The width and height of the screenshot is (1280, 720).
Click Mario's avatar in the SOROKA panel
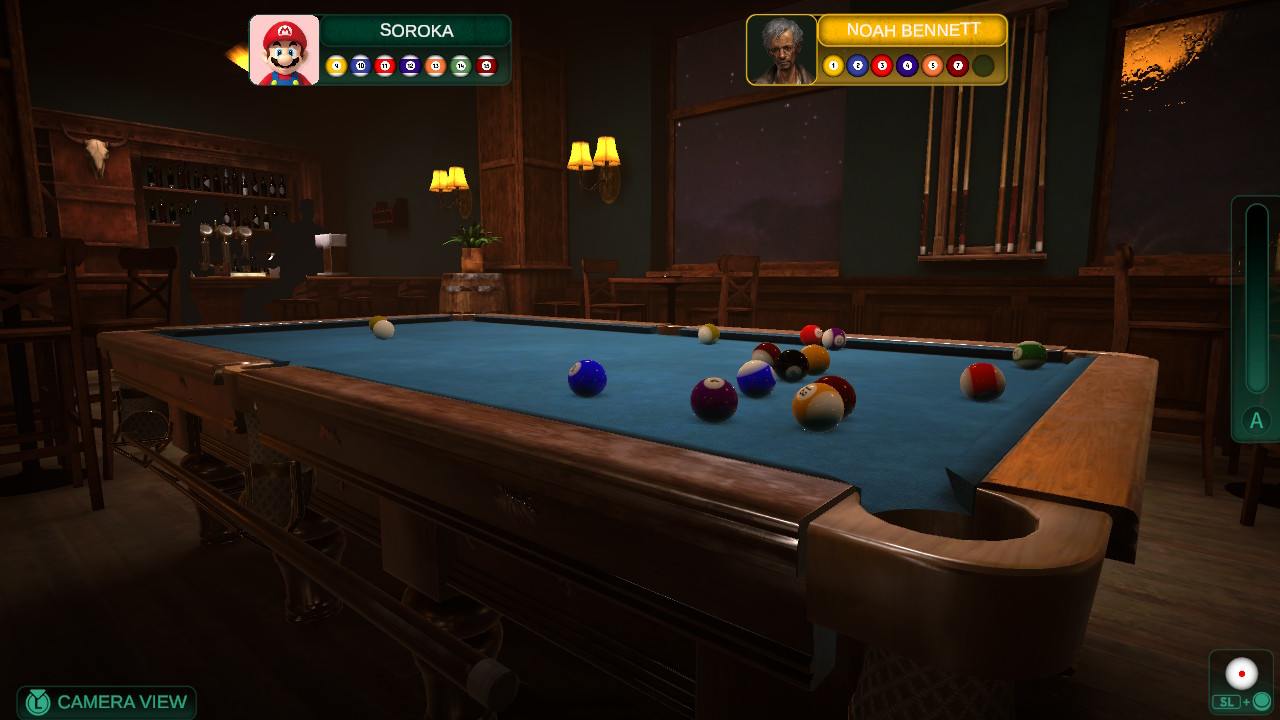283,49
